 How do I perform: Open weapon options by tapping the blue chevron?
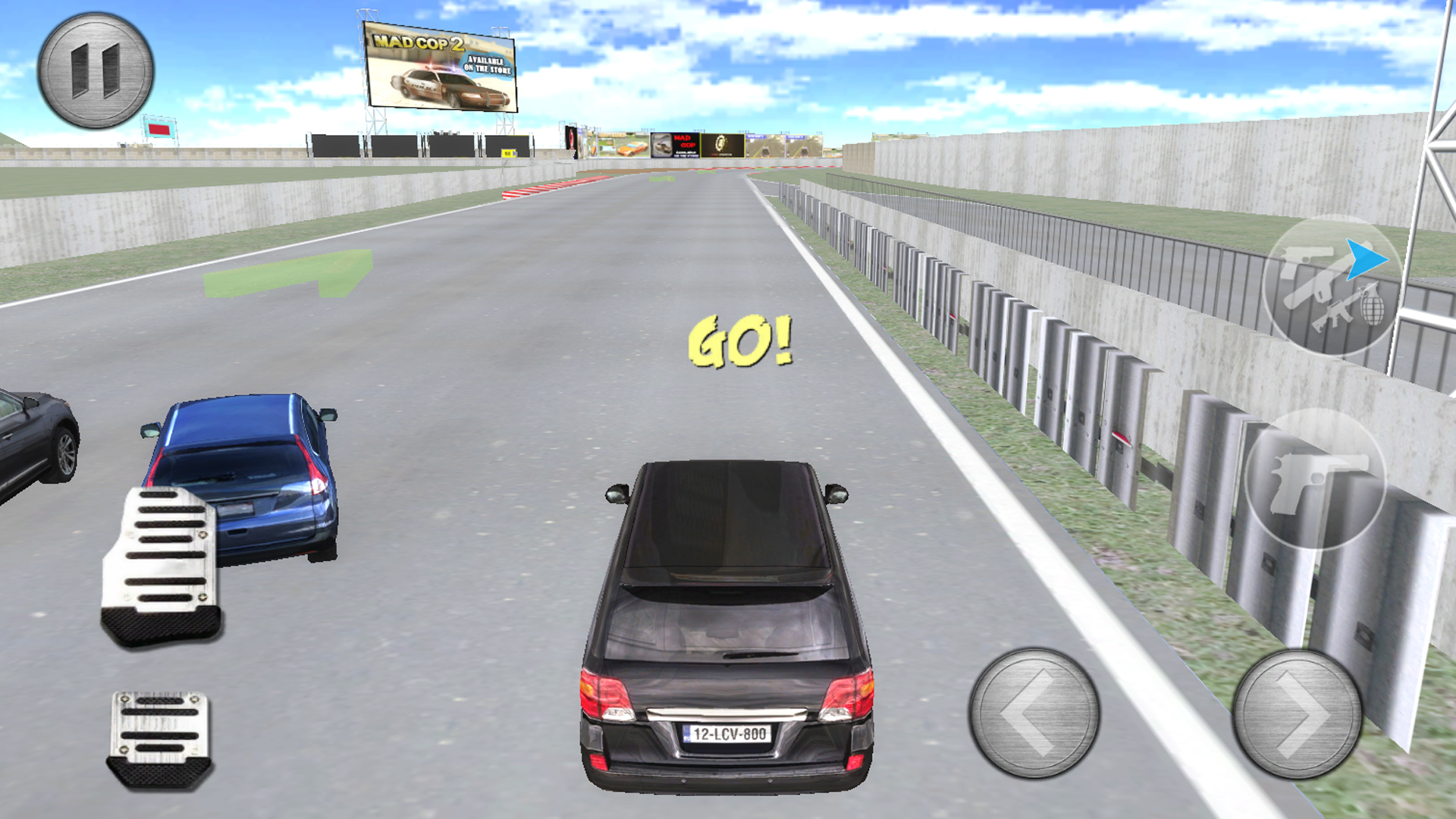(1365, 259)
